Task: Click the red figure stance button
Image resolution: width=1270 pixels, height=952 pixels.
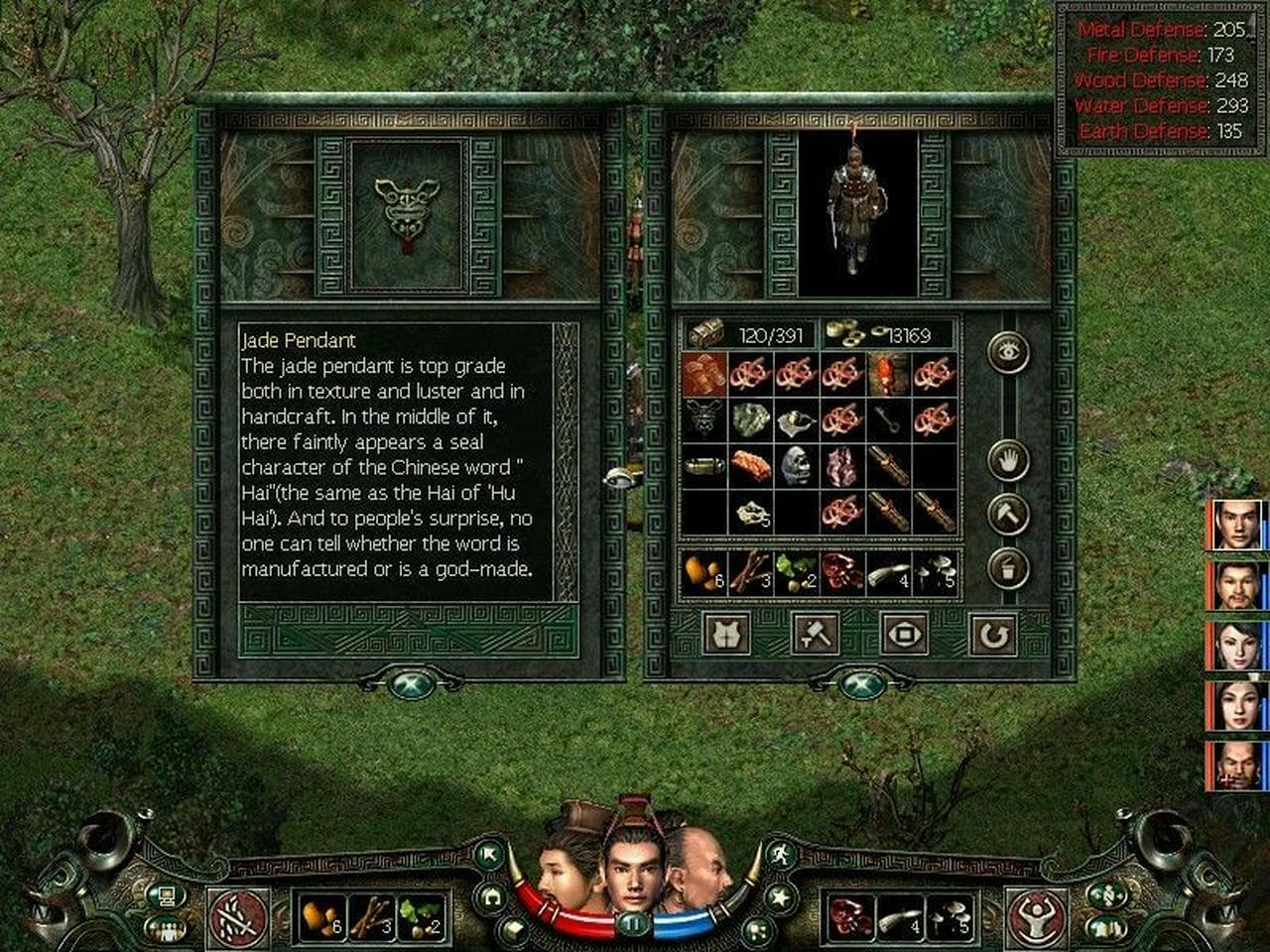Action: pyautogui.click(x=1035, y=916)
